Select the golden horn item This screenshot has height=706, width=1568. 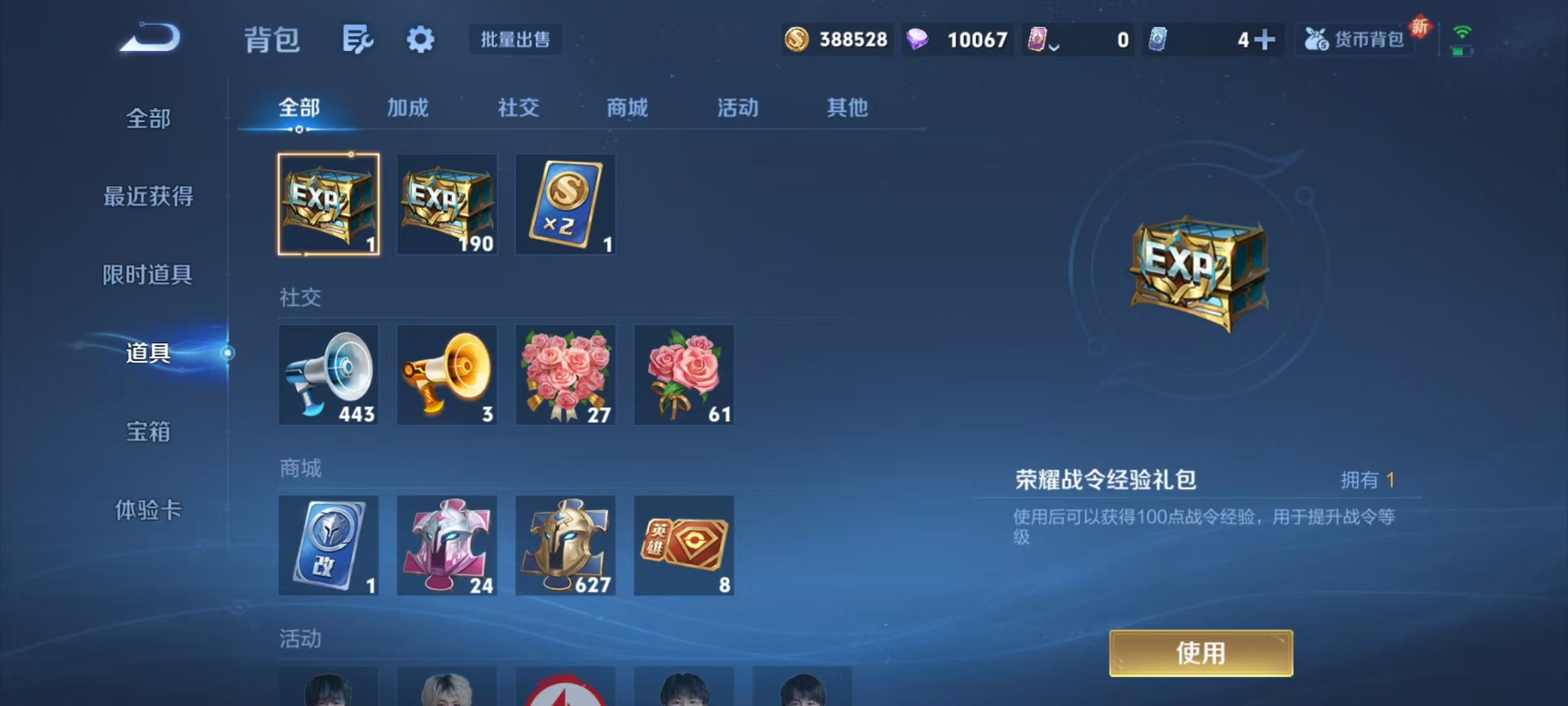coord(447,375)
